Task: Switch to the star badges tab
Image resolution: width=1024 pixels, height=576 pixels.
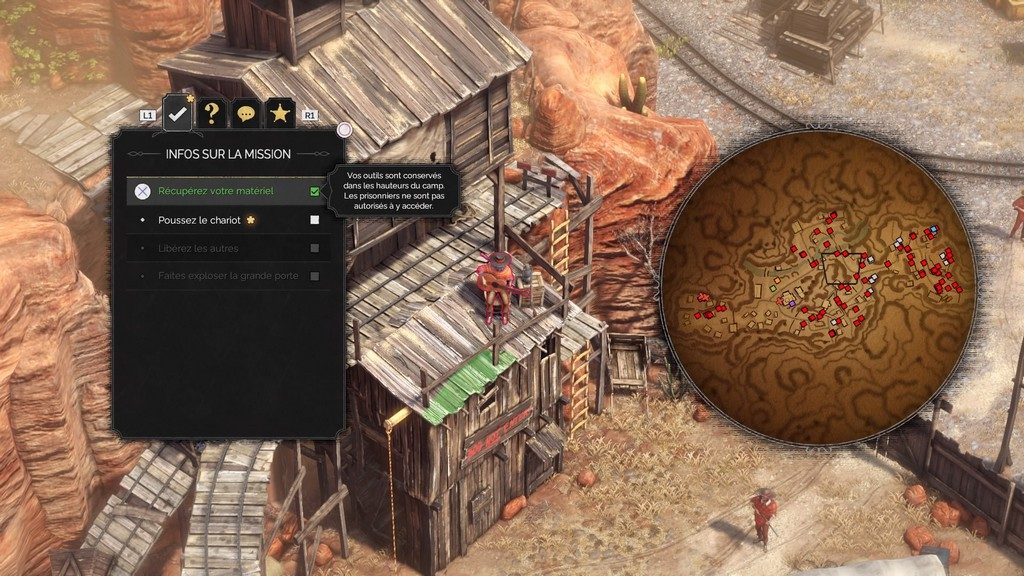Action: click(x=280, y=114)
